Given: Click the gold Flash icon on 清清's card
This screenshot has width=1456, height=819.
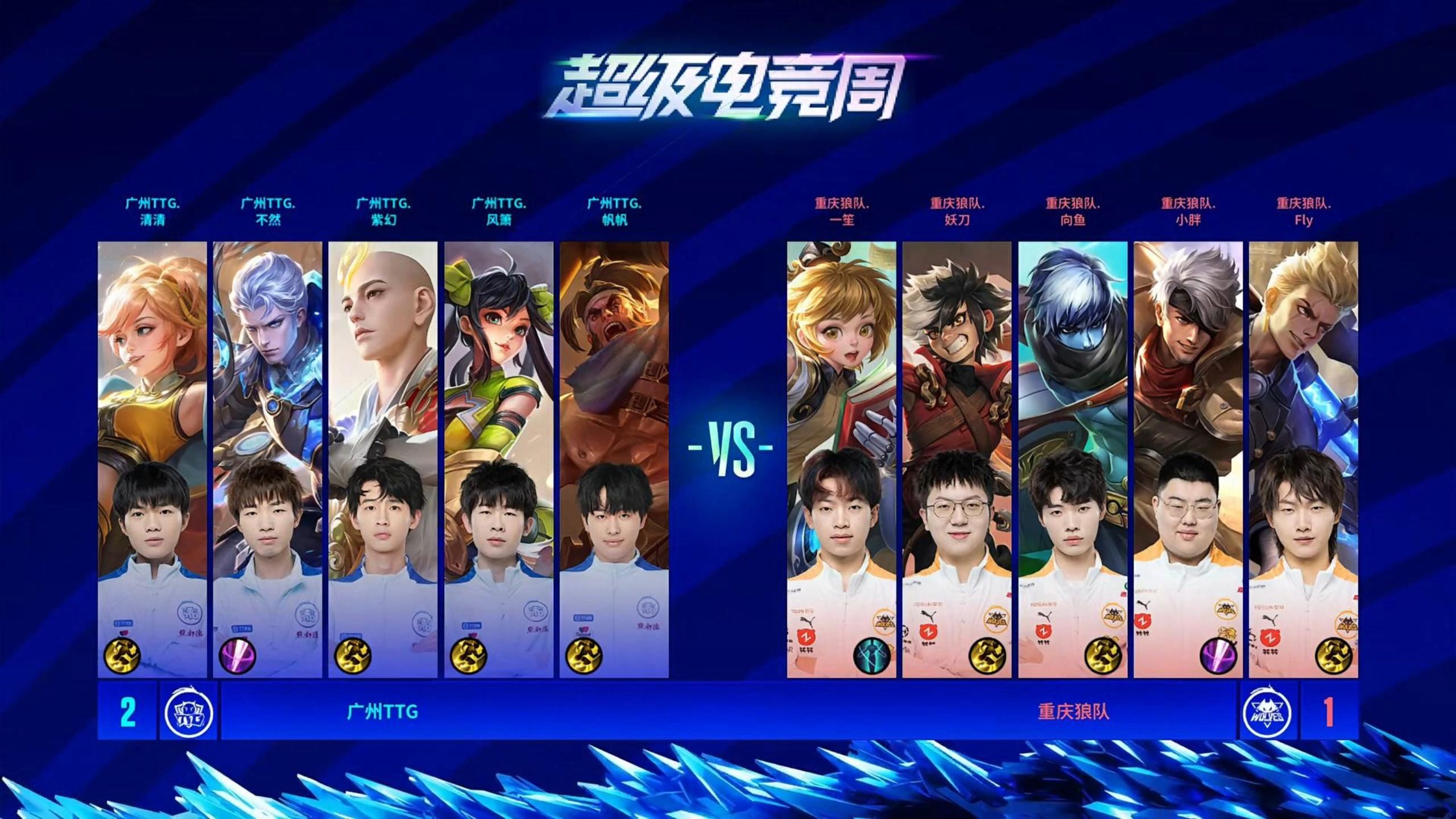Looking at the screenshot, I should 122,656.
